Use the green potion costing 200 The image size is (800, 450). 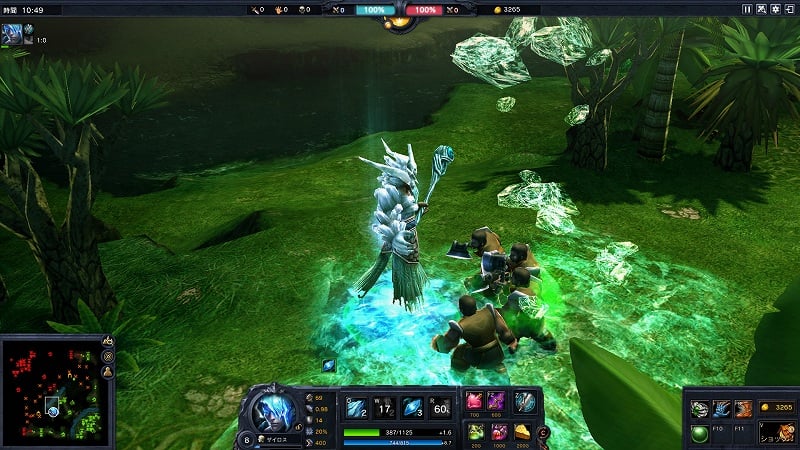(x=476, y=432)
